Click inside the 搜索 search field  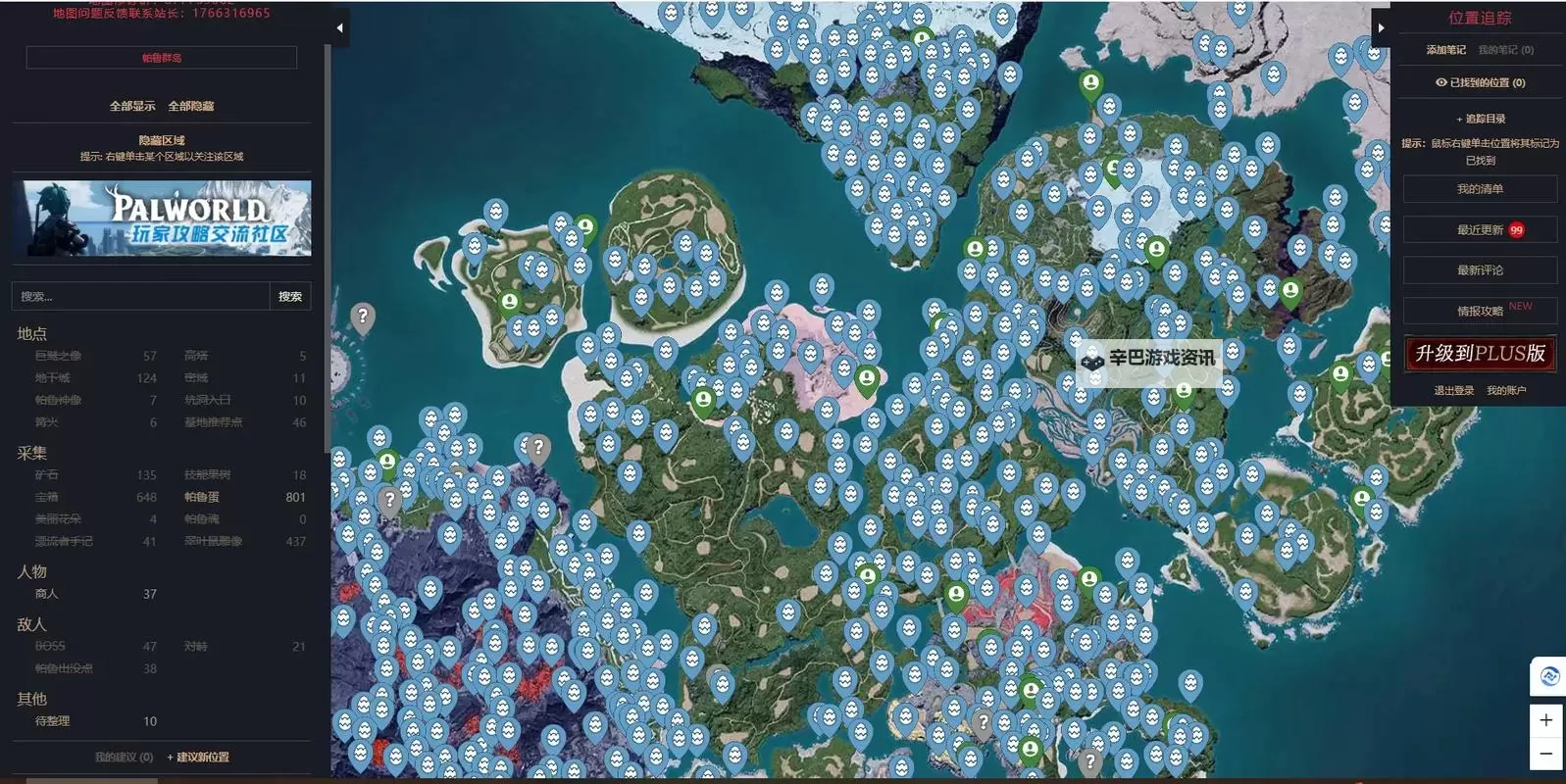(x=137, y=295)
